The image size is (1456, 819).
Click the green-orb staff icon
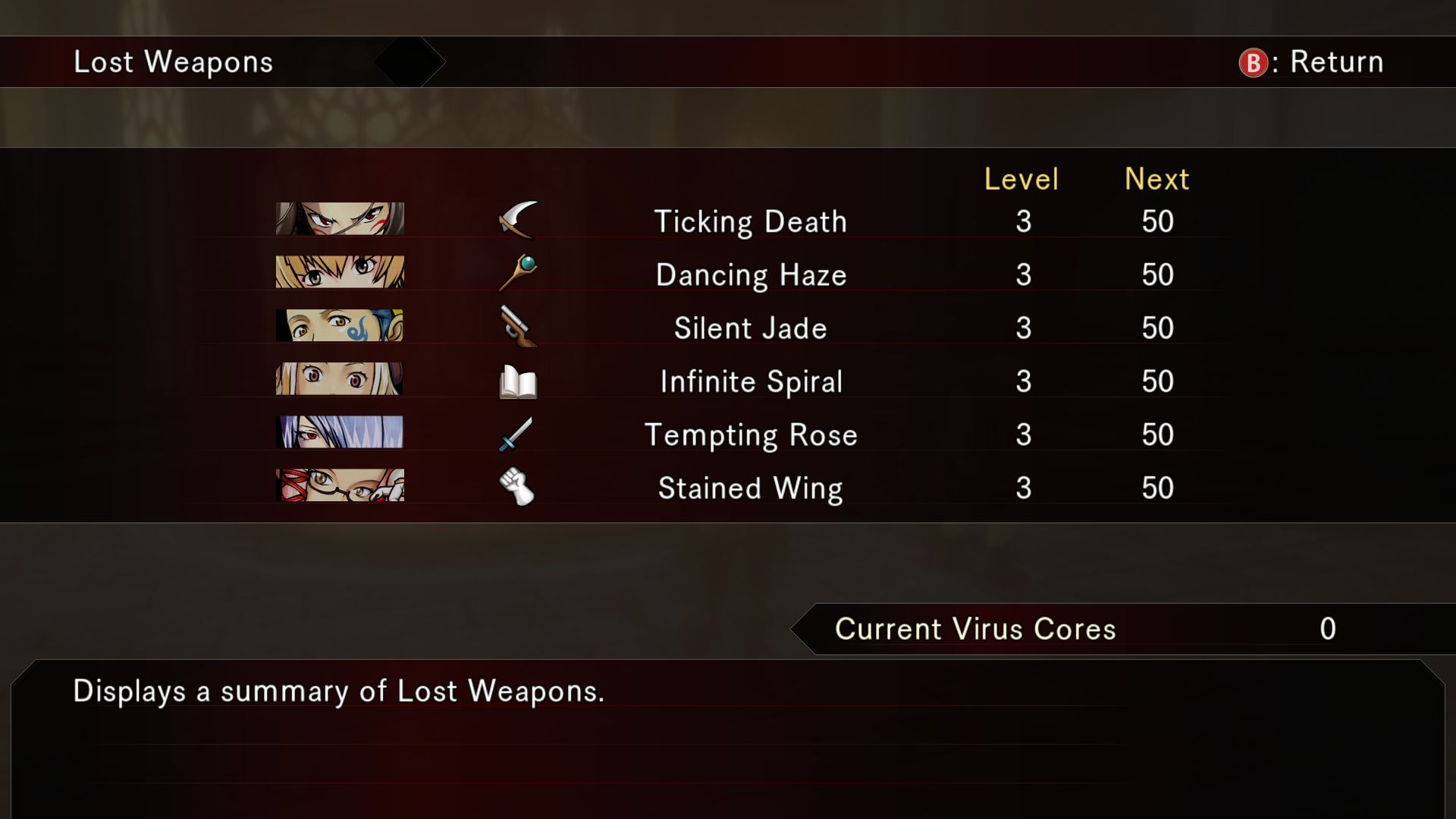click(518, 273)
